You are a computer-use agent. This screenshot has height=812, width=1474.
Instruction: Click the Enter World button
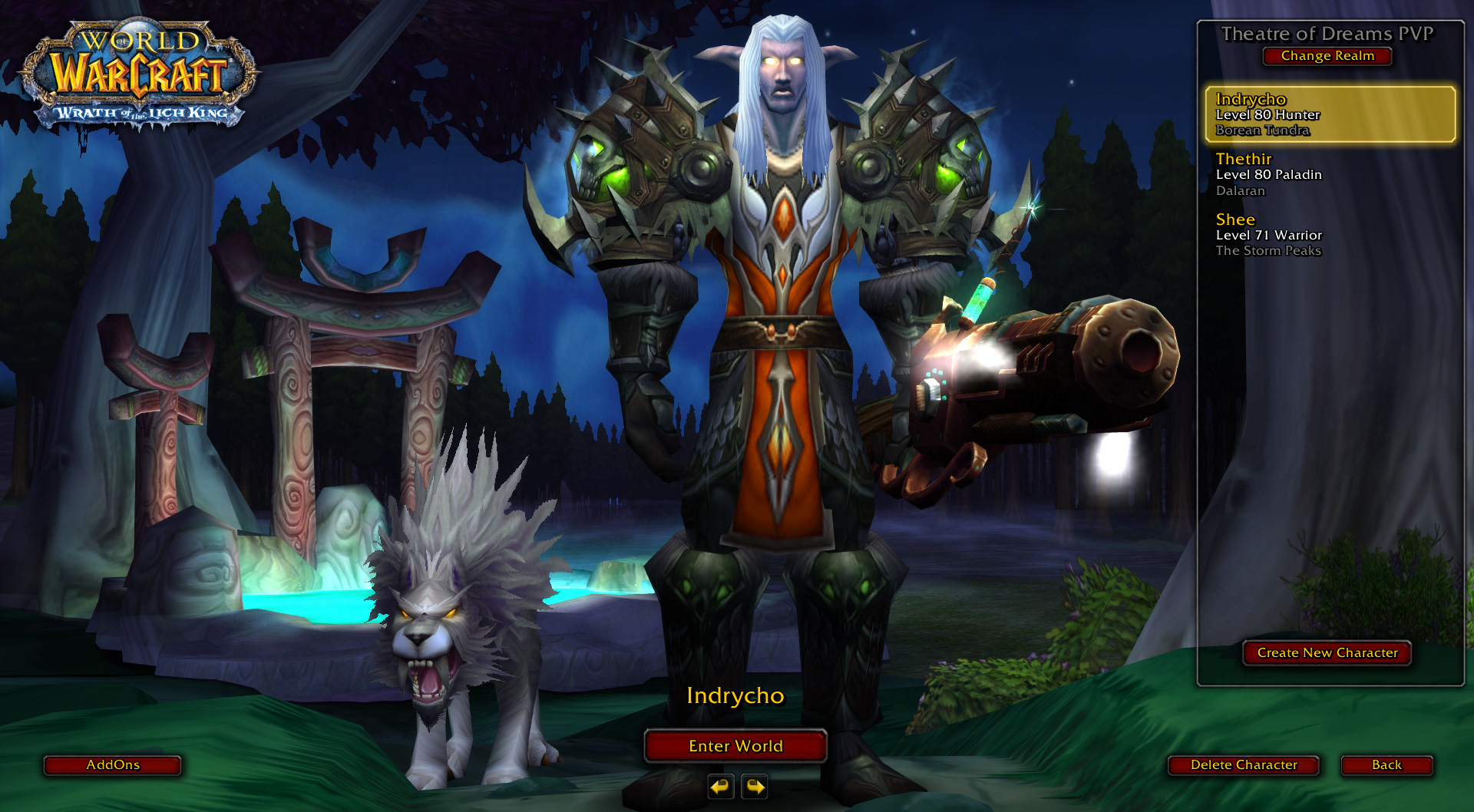coord(735,746)
